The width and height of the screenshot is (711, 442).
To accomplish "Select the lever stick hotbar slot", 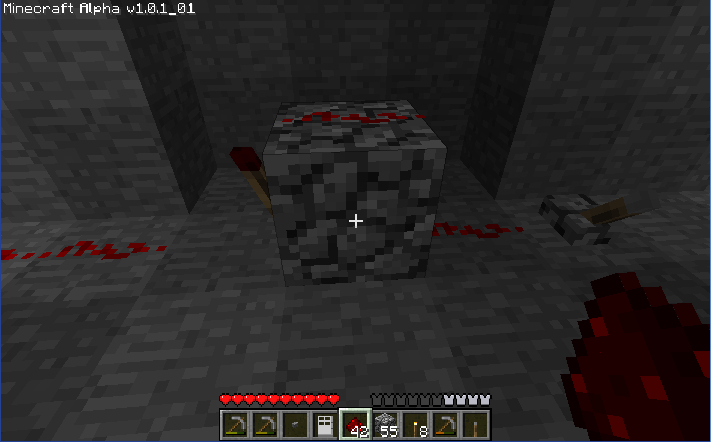I will tap(475, 424).
